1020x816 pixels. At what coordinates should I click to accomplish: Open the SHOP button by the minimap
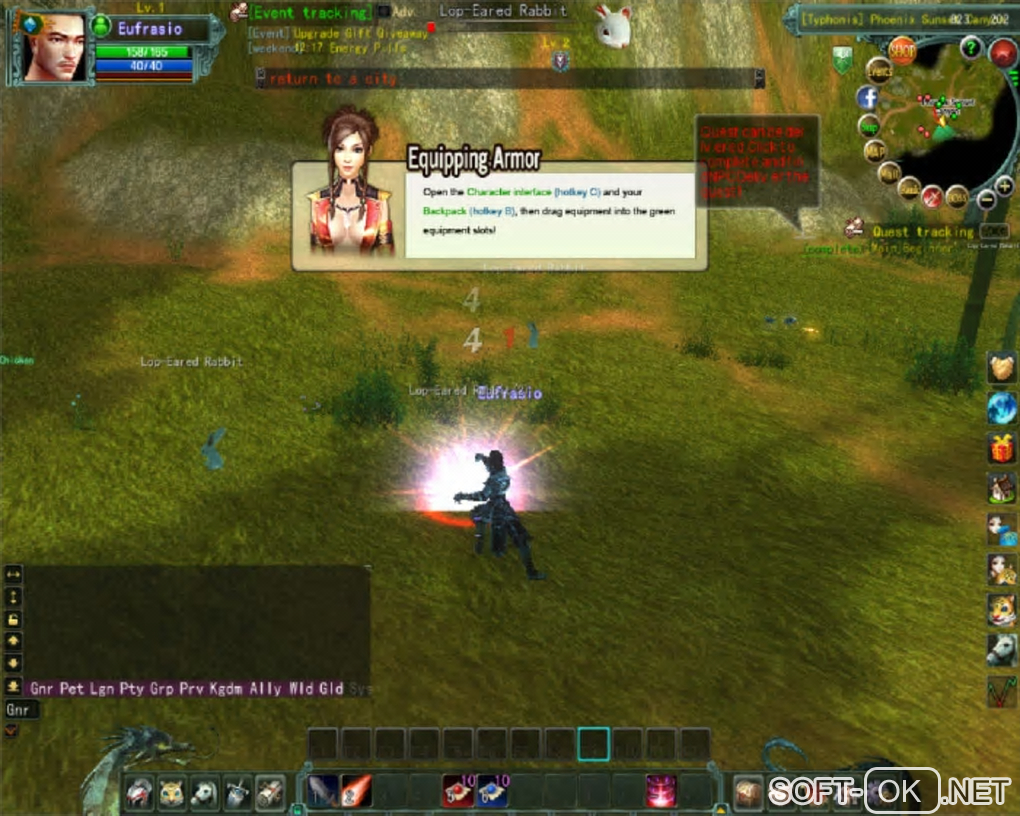point(902,50)
